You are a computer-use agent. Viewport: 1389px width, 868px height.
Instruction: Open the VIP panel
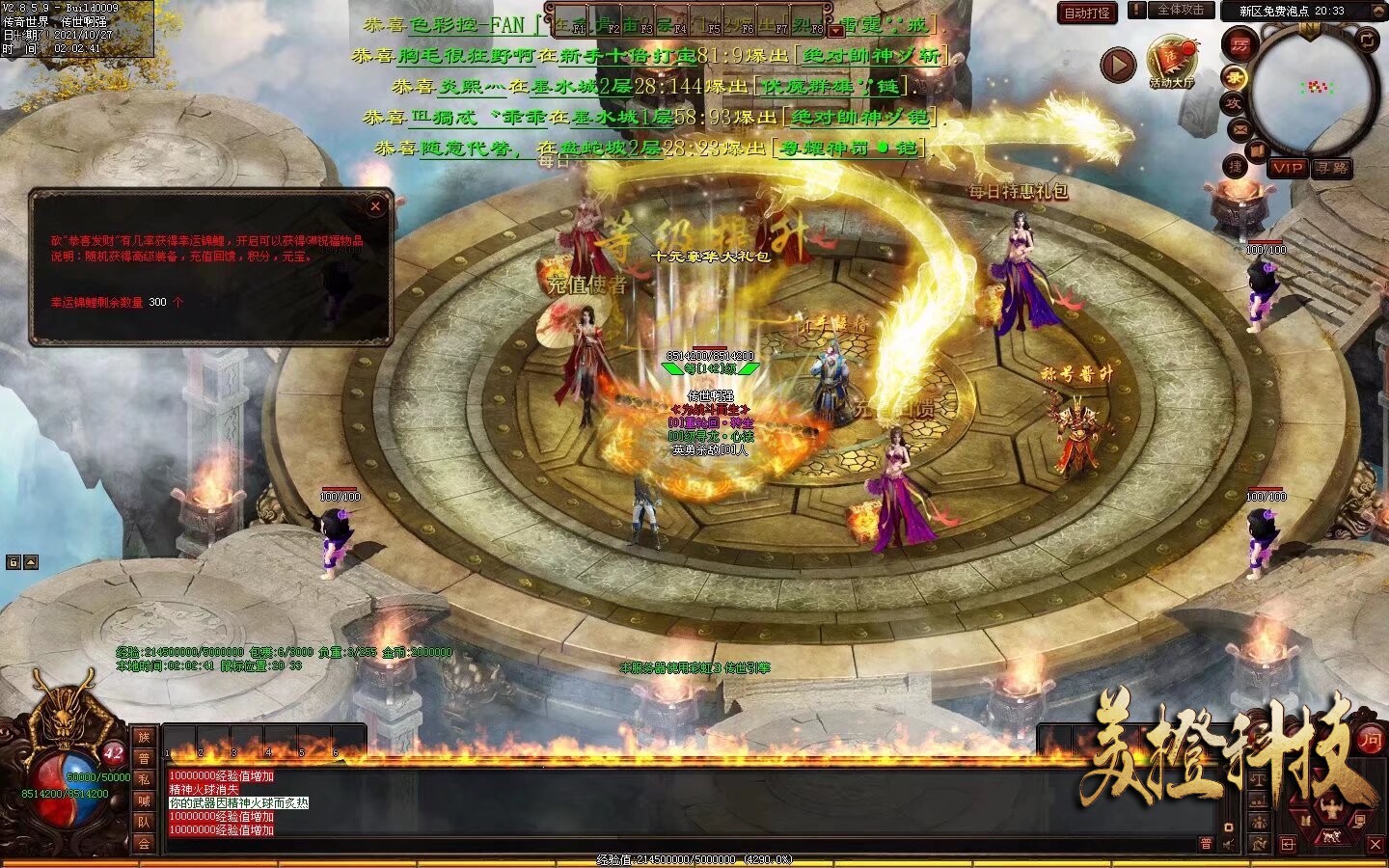click(1287, 168)
